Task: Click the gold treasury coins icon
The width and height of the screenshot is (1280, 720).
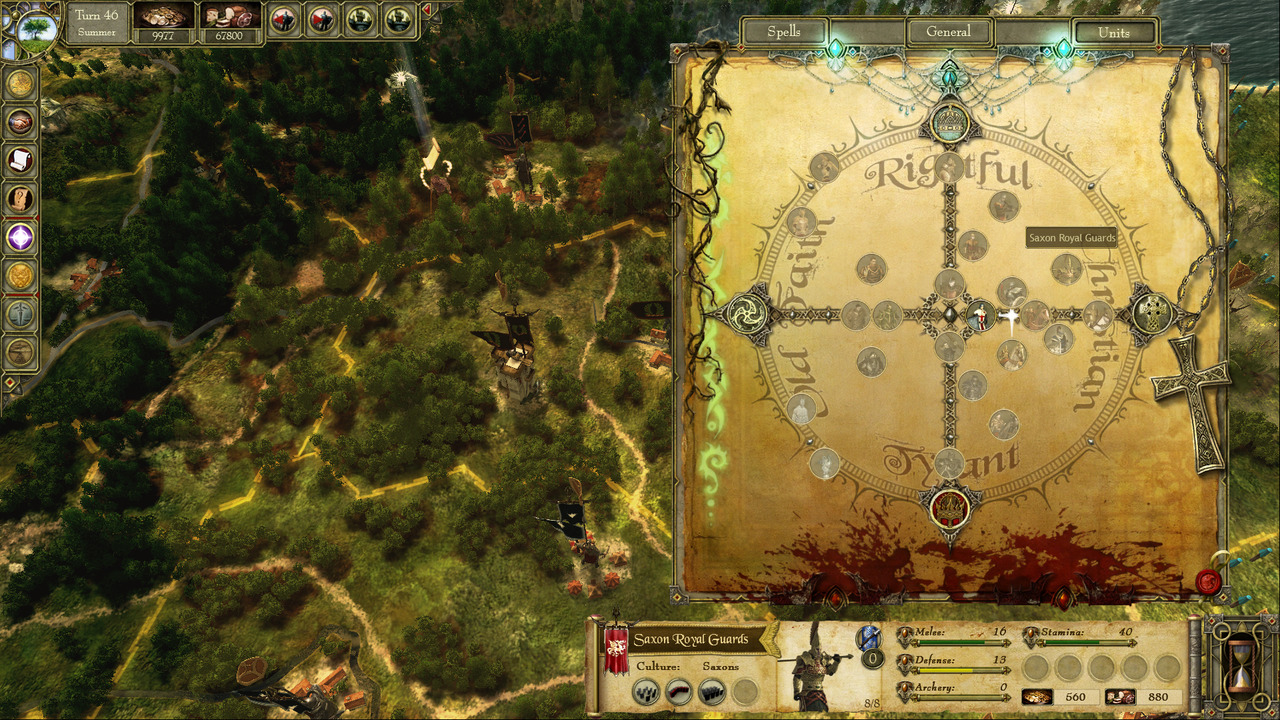Action: [163, 17]
